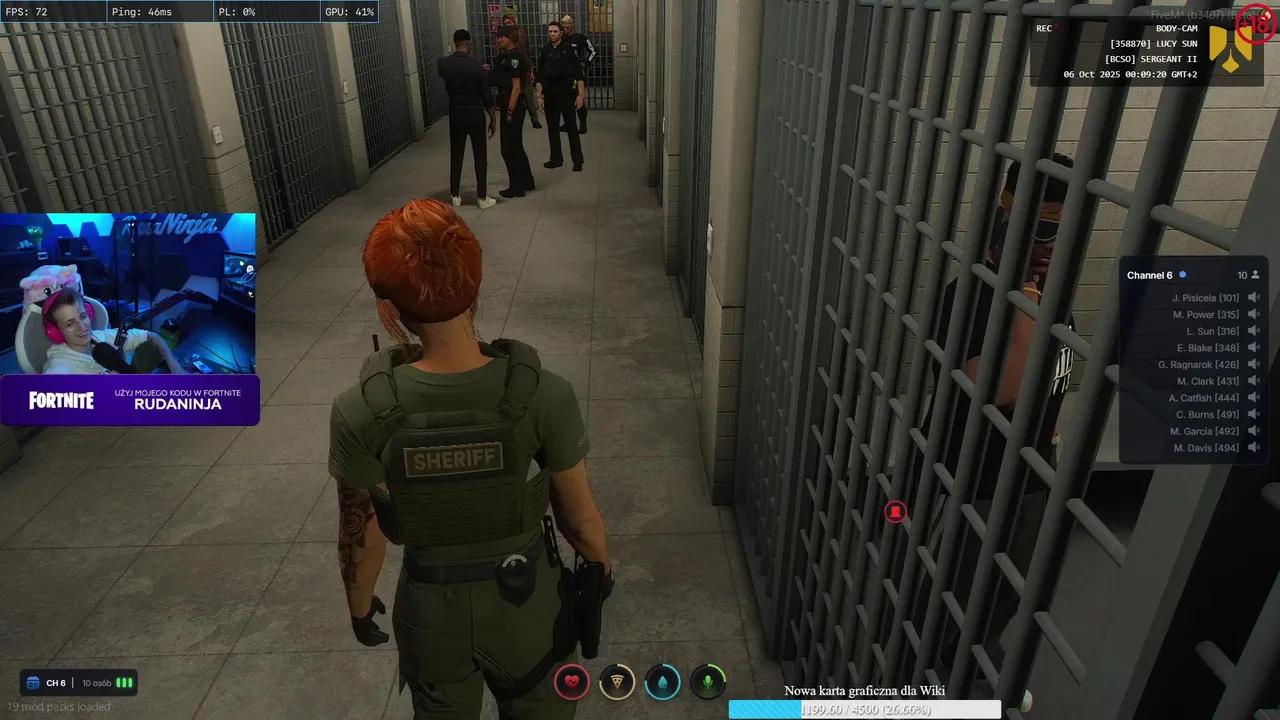Screen dimensions: 1280x720
Task: Click the streamer webcam thumbnail
Action: pos(128,293)
